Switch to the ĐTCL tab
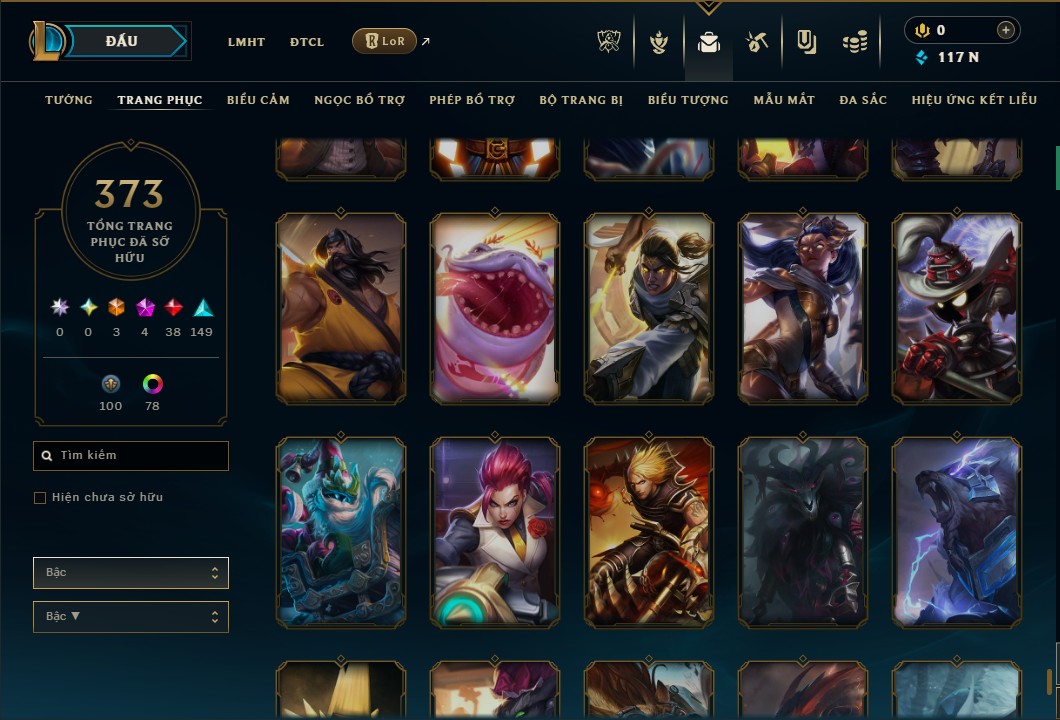 tap(307, 42)
